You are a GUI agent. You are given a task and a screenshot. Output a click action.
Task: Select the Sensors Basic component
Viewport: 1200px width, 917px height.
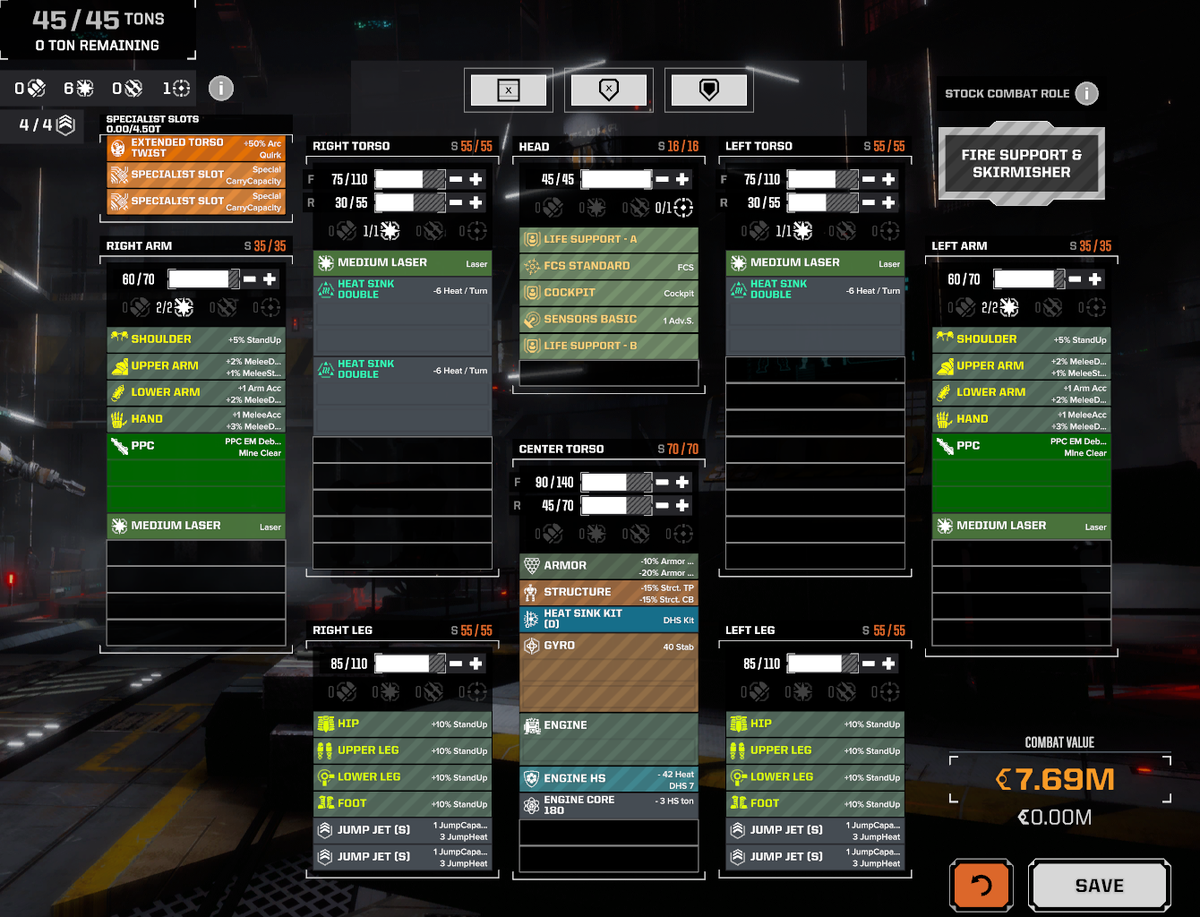[x=608, y=319]
